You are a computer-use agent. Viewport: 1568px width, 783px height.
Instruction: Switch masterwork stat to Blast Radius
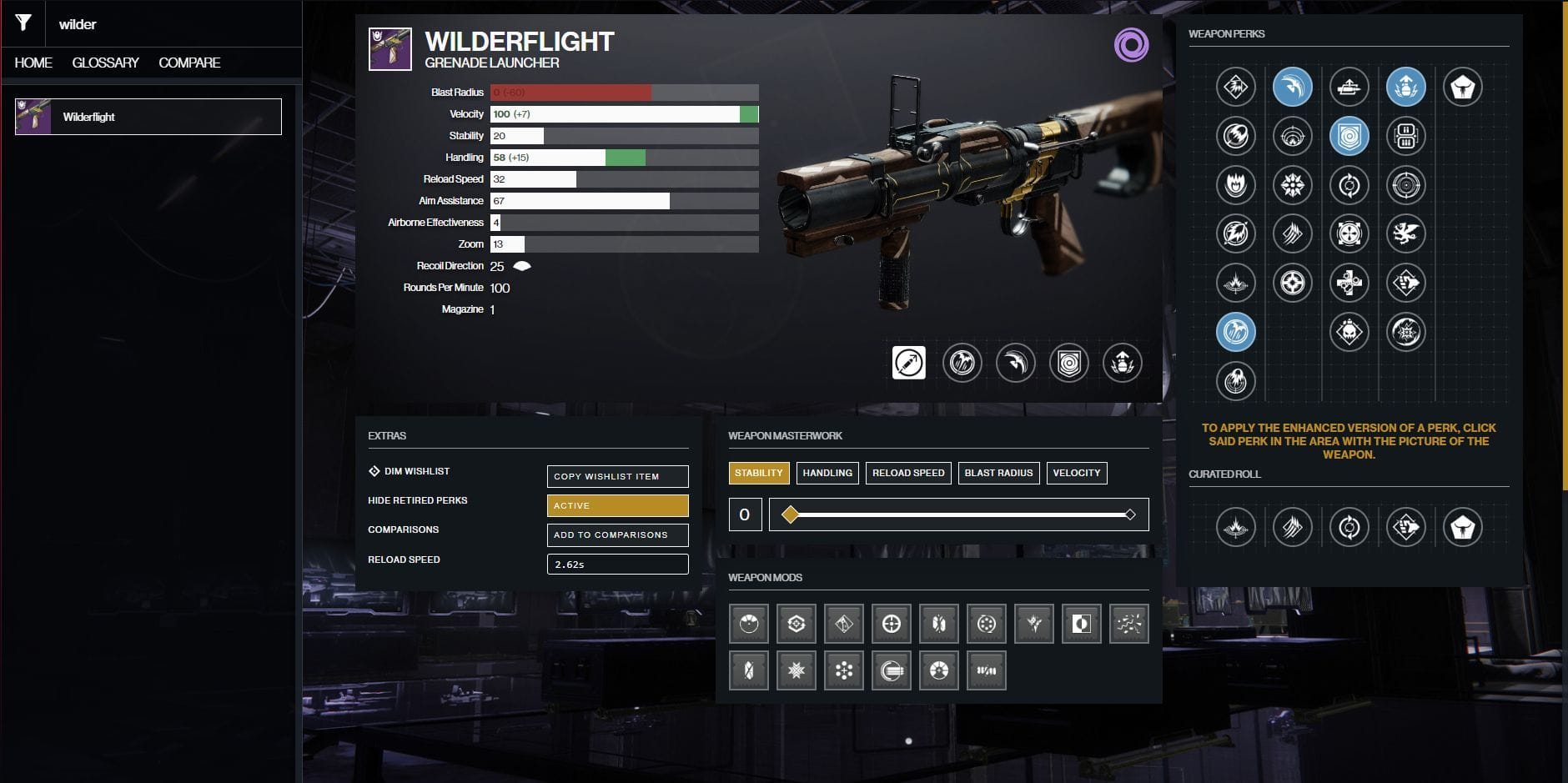tap(999, 473)
